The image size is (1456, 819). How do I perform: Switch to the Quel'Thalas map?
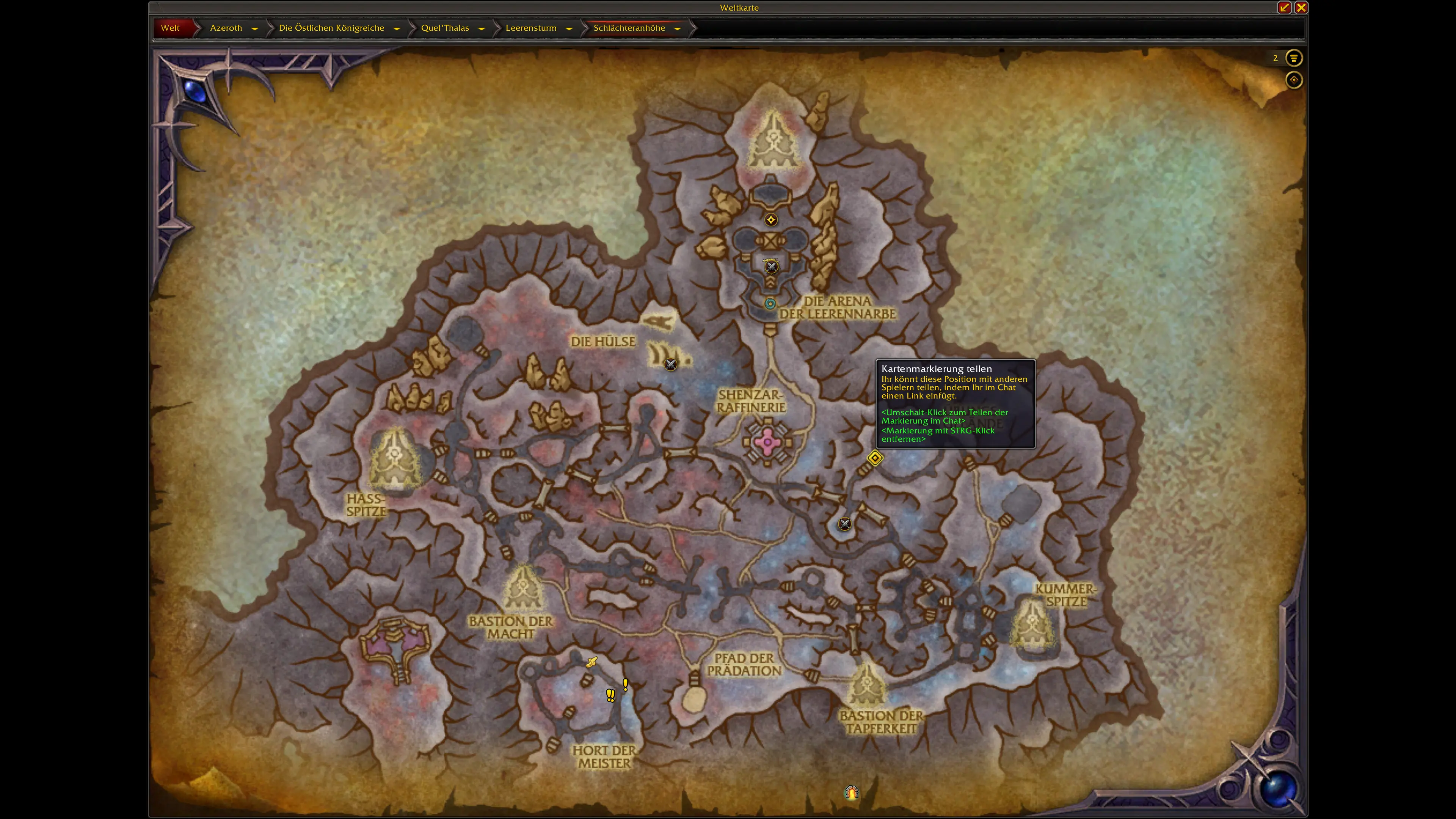coord(445,28)
